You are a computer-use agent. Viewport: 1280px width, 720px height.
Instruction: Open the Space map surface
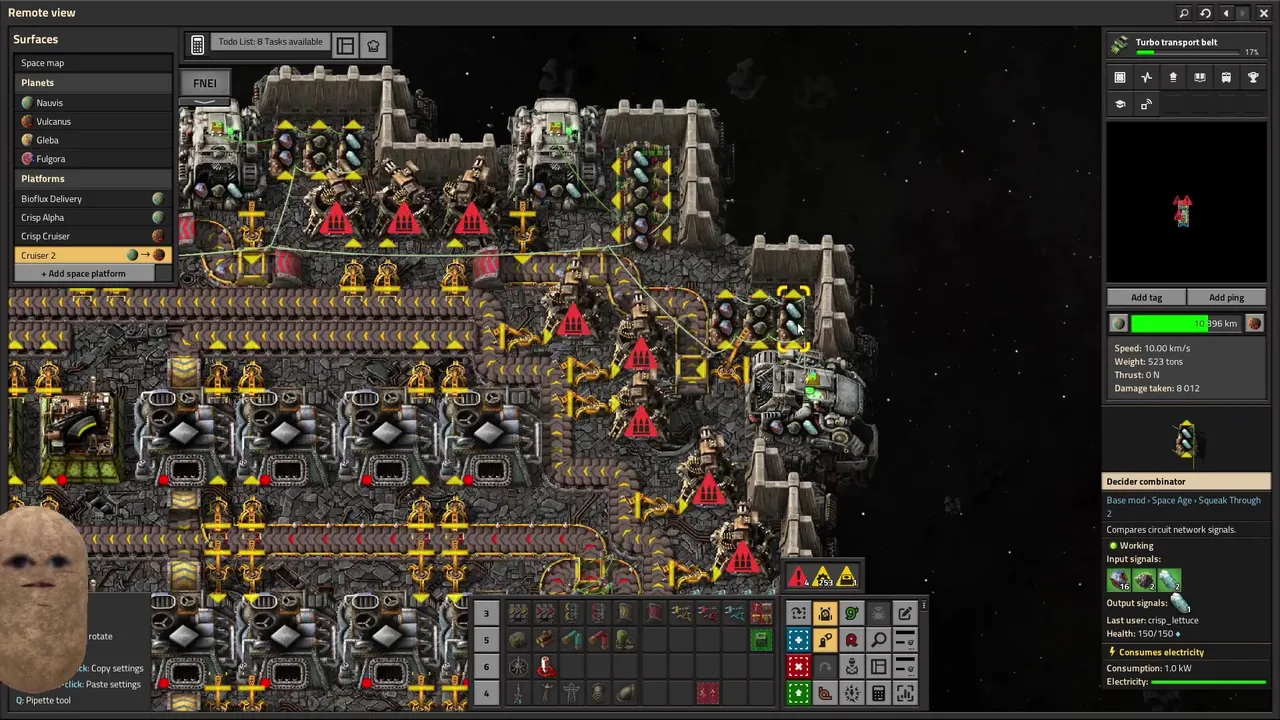pyautogui.click(x=42, y=63)
